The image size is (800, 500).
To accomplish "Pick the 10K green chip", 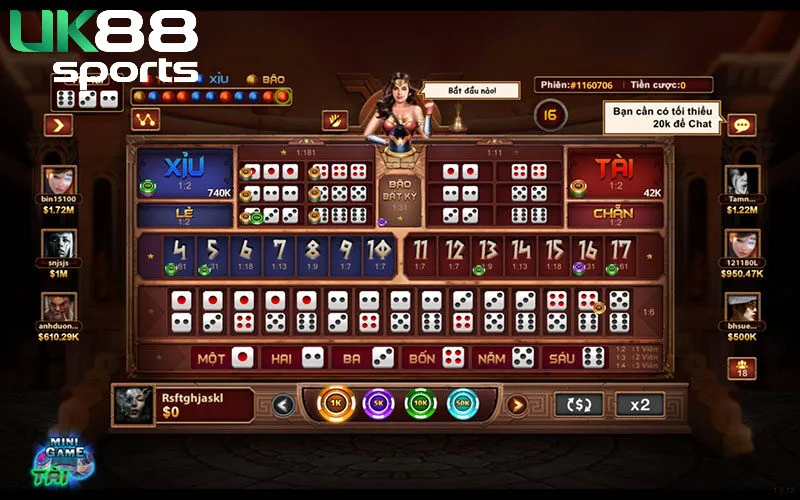I will [x=421, y=404].
